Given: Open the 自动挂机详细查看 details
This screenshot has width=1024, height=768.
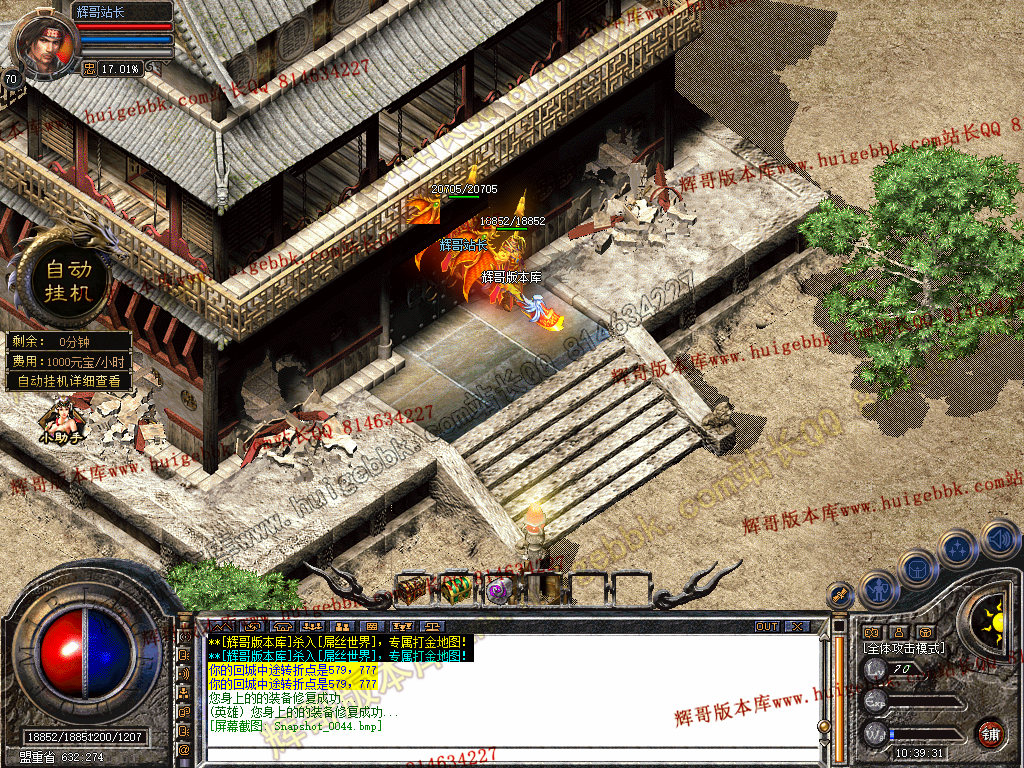Looking at the screenshot, I should click(x=69, y=381).
